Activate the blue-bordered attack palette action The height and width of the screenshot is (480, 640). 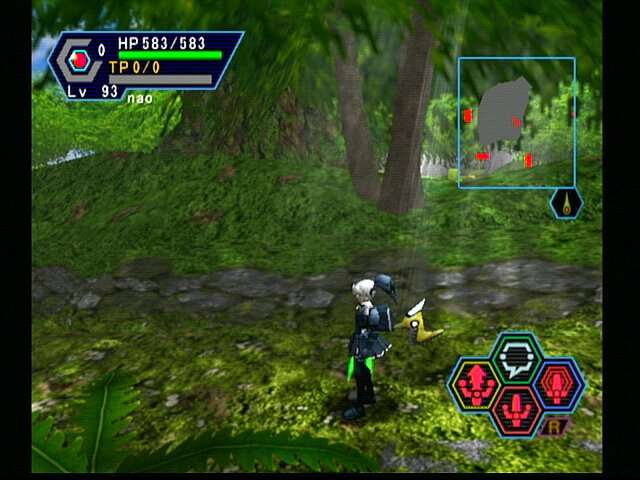pos(558,382)
